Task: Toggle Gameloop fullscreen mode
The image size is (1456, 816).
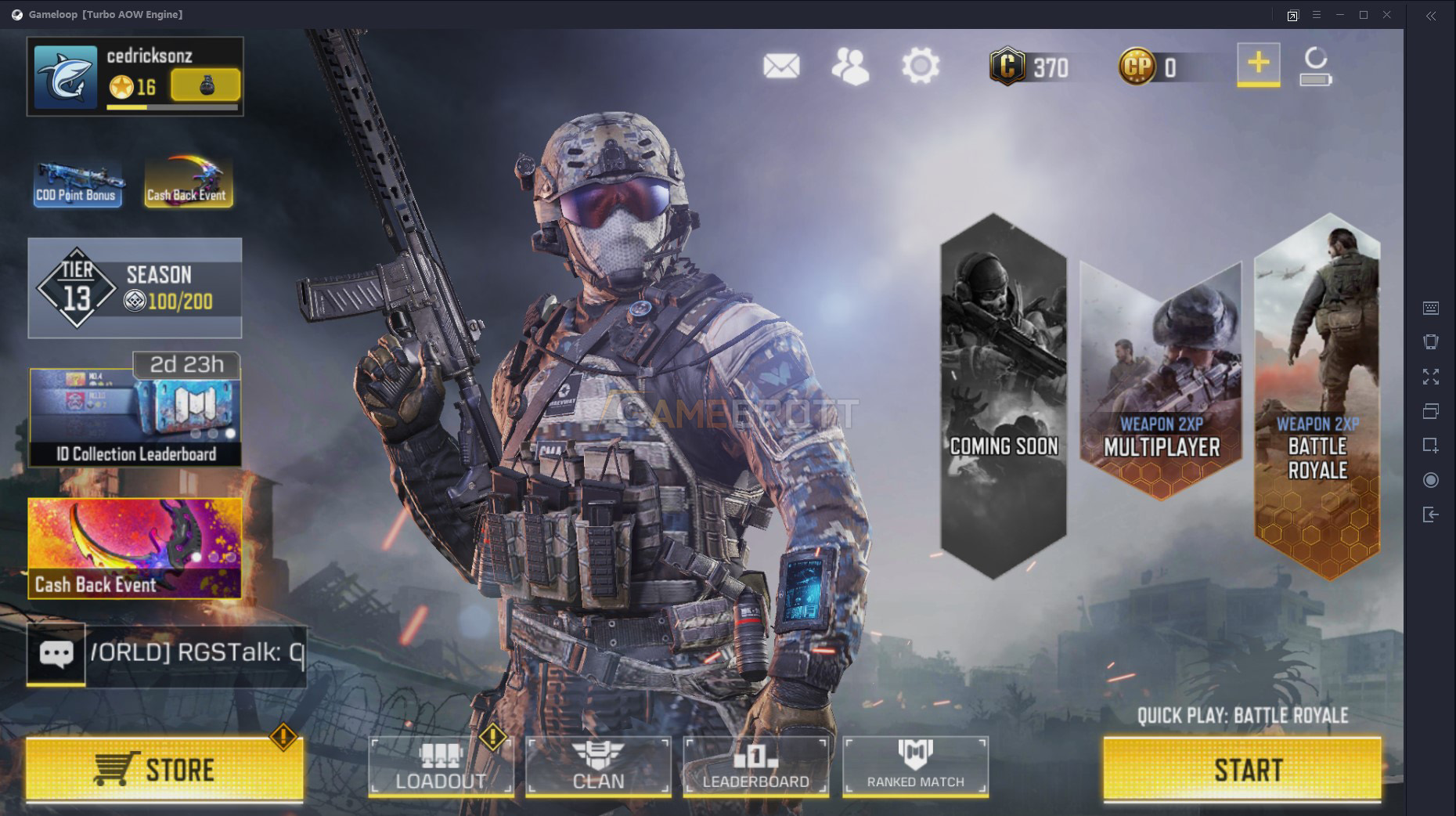Action: [1431, 377]
